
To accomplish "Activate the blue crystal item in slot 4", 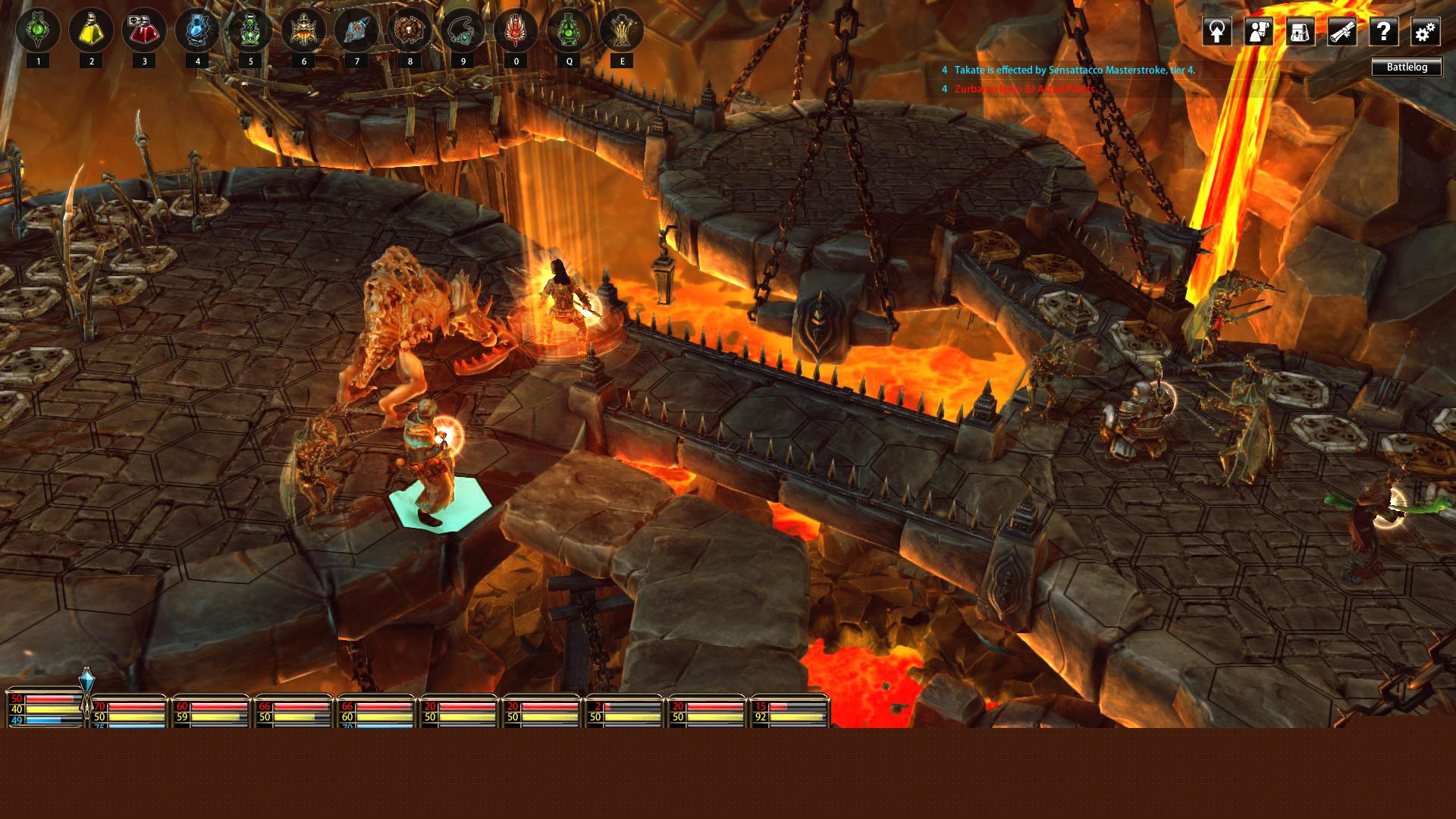I will (197, 30).
